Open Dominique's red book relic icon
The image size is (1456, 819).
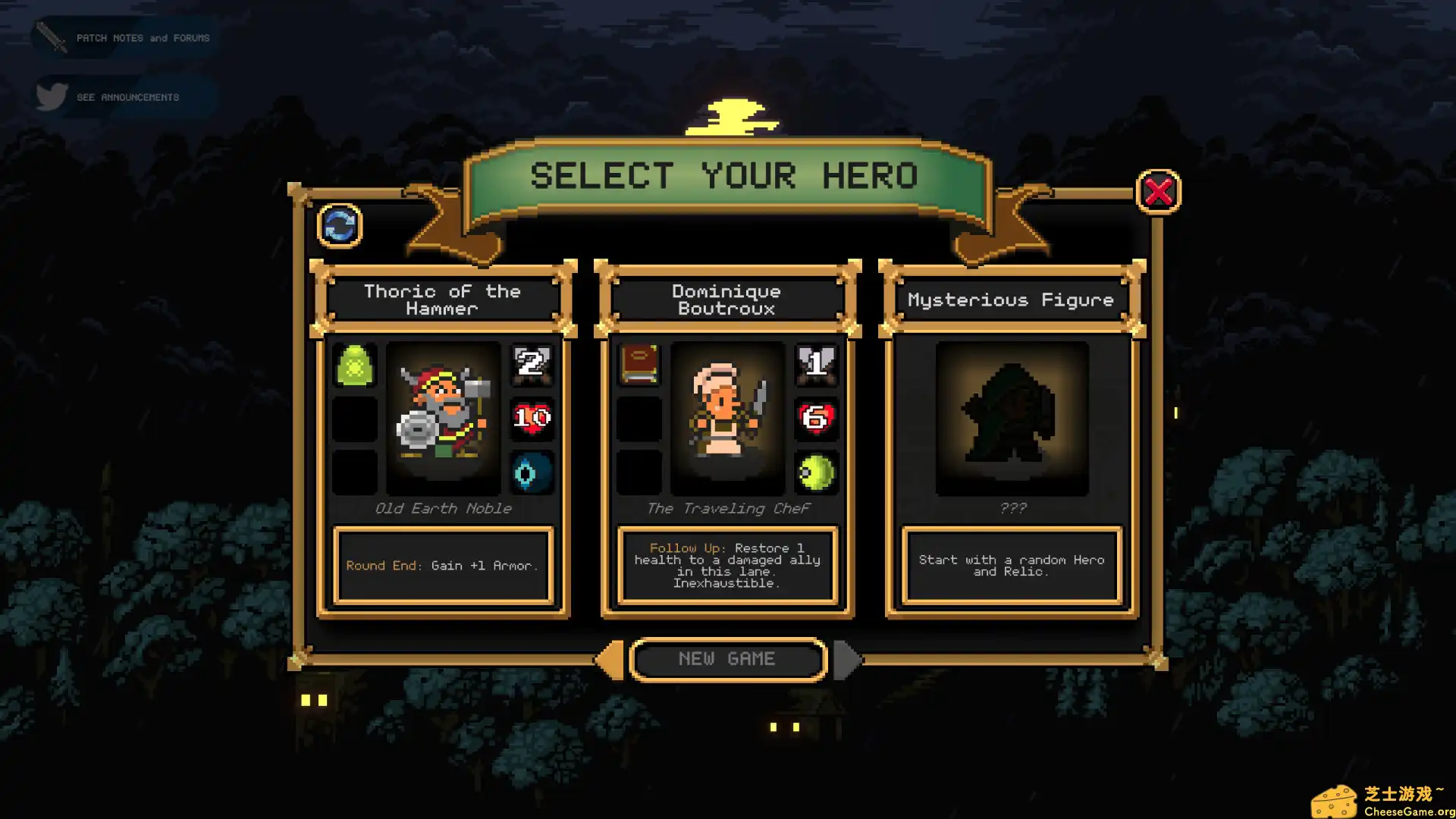tap(639, 366)
